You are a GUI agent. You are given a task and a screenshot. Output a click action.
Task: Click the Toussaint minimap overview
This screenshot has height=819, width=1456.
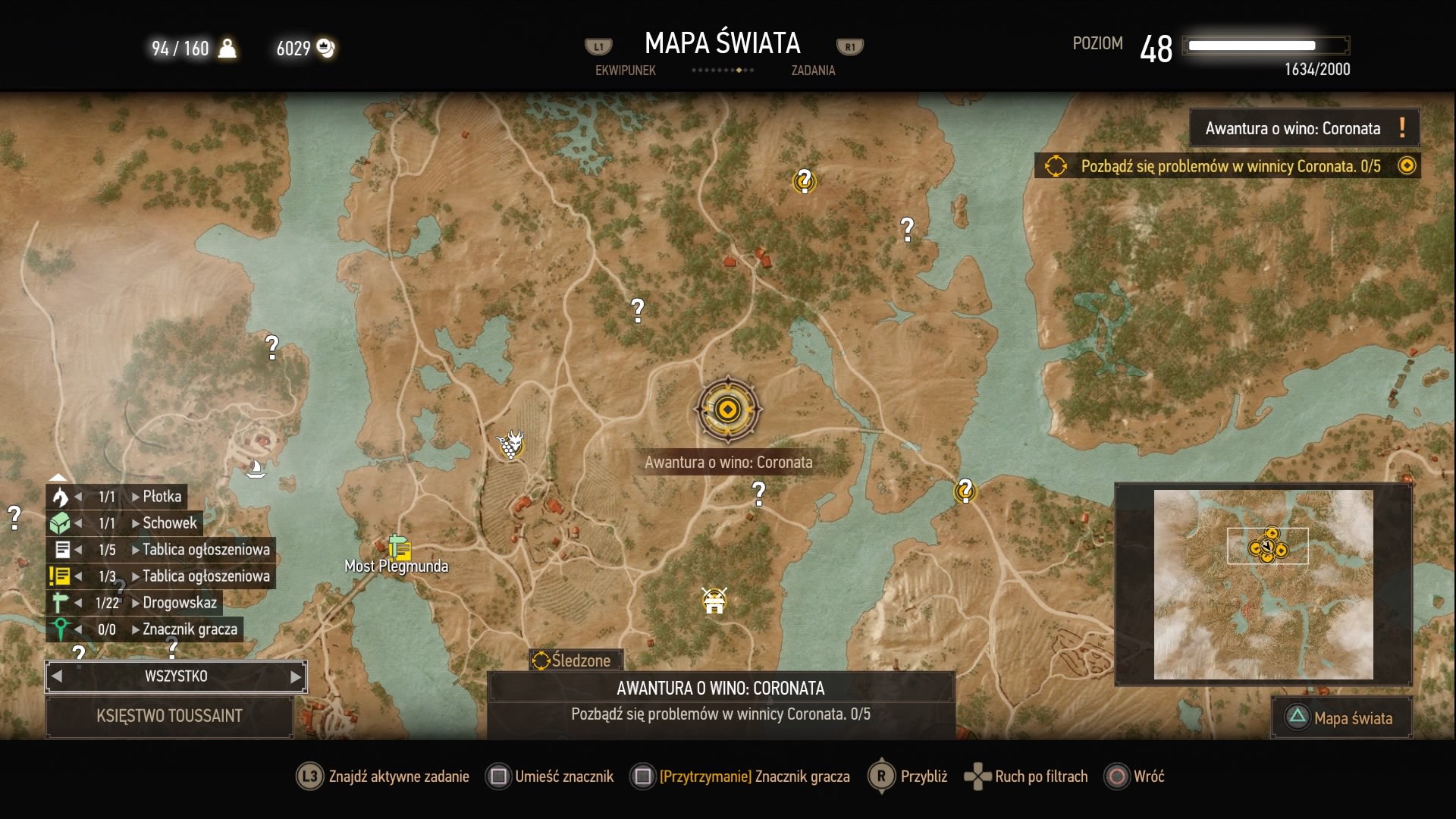pos(1263,584)
